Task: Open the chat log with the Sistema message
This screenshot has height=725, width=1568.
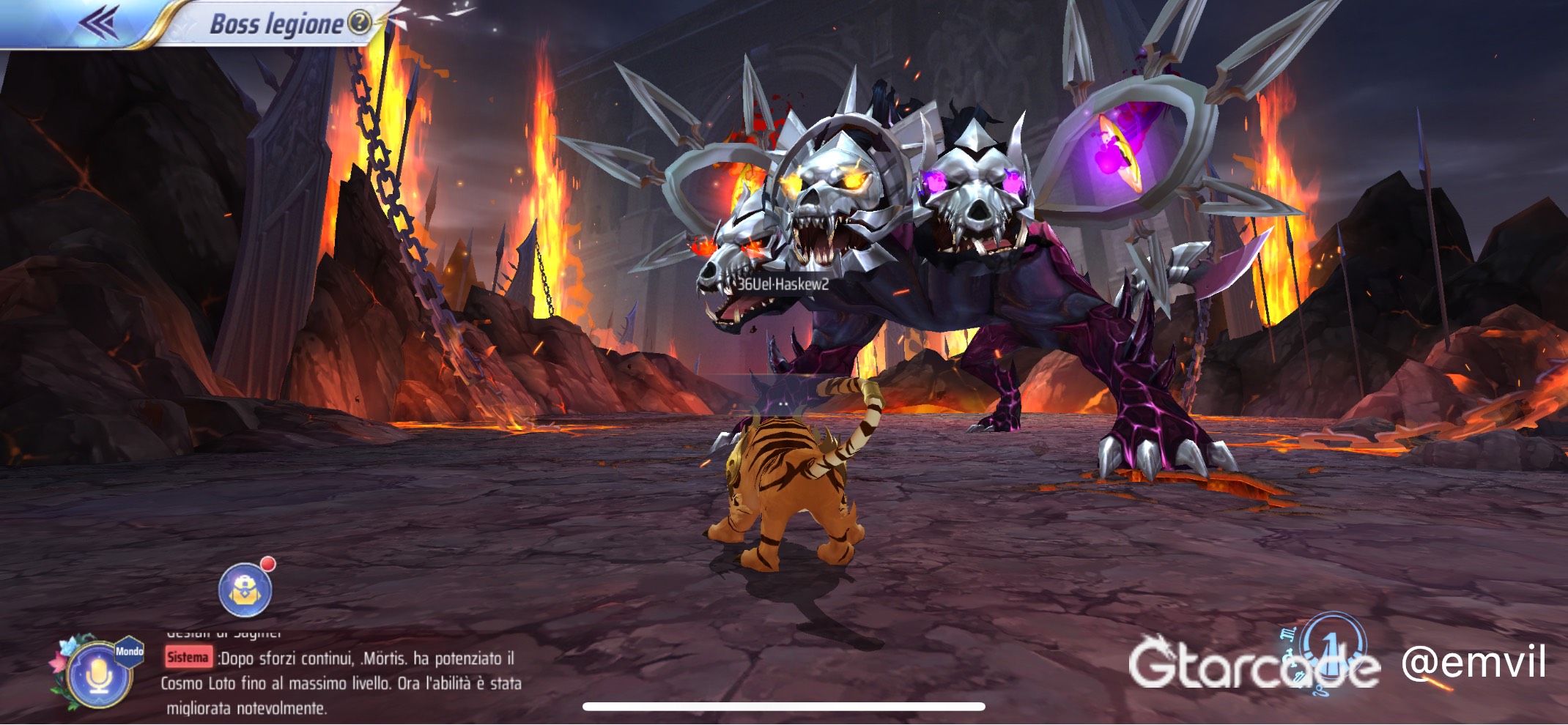Action: [341, 683]
